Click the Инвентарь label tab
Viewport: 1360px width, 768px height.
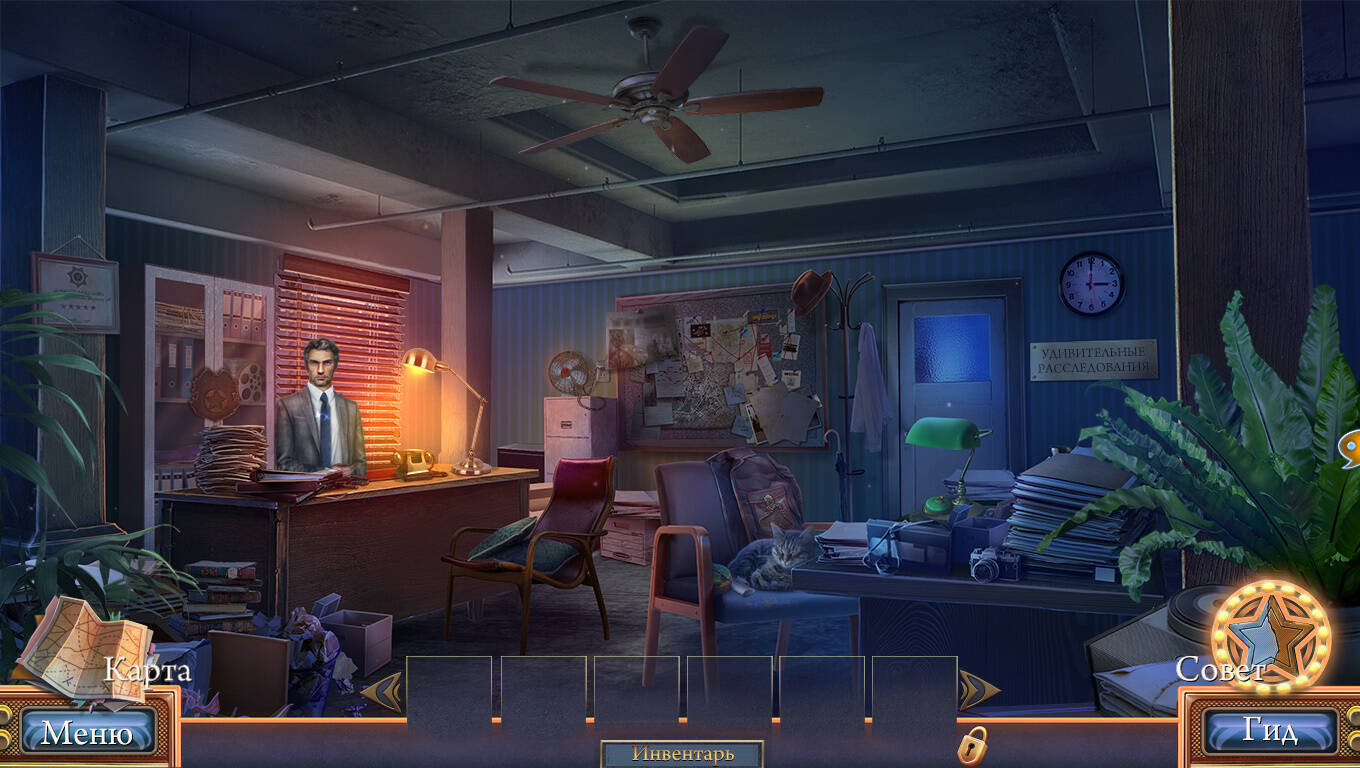click(682, 754)
